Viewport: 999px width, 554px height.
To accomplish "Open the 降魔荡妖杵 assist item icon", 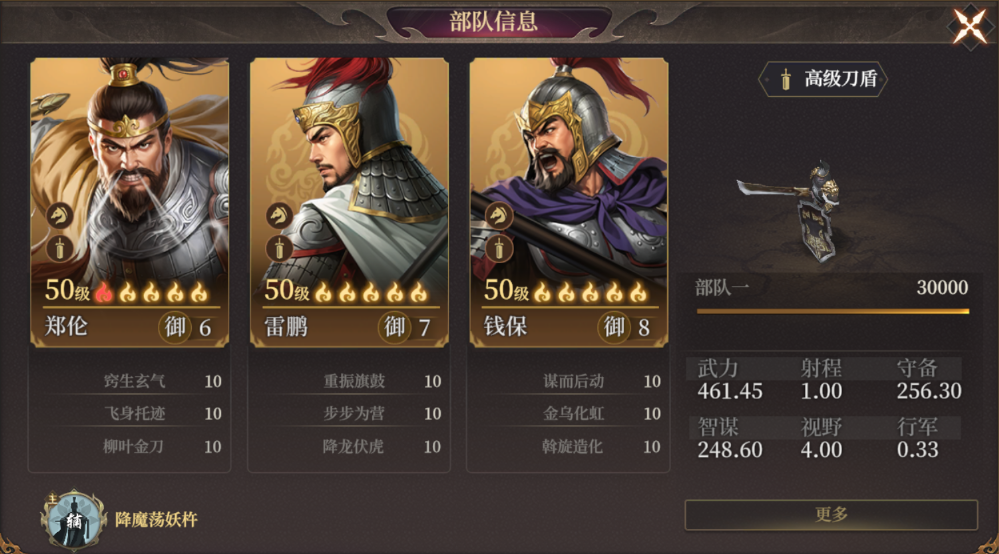I will [x=74, y=518].
